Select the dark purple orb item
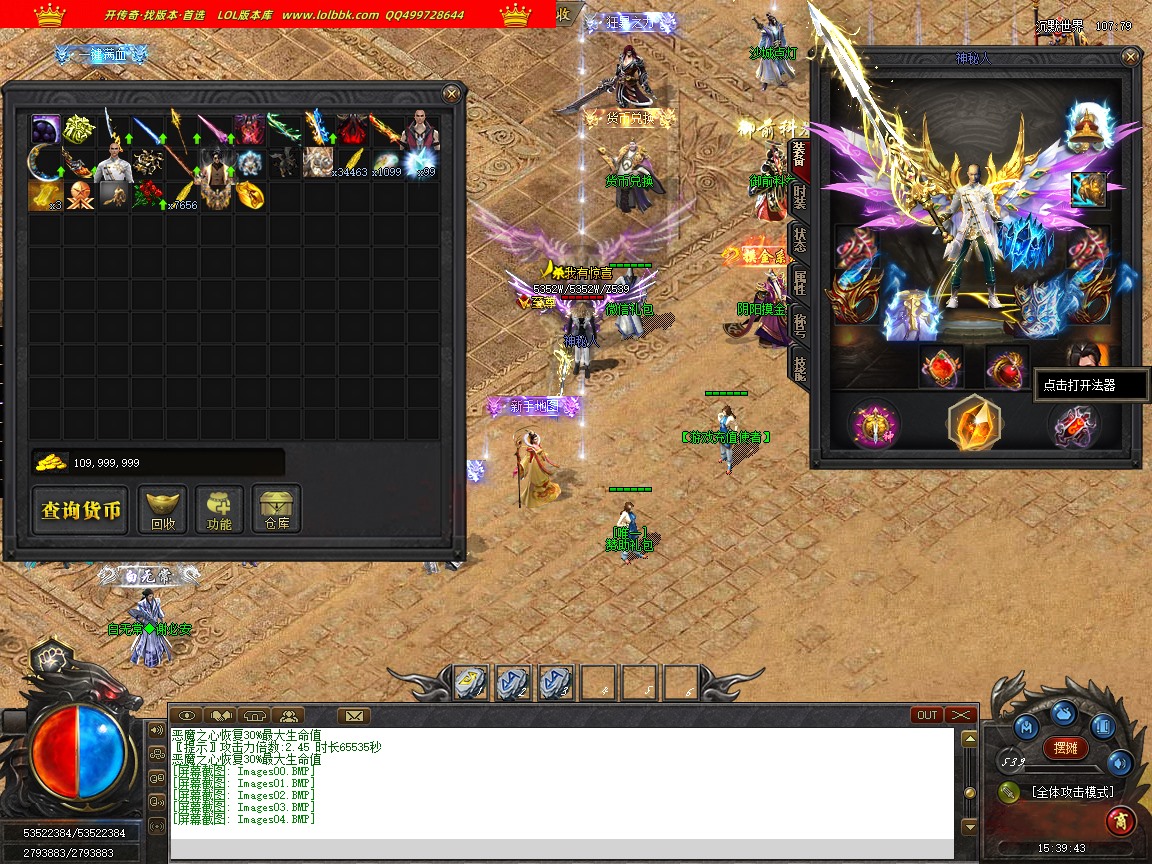Viewport: 1152px width, 864px height. (x=46, y=129)
